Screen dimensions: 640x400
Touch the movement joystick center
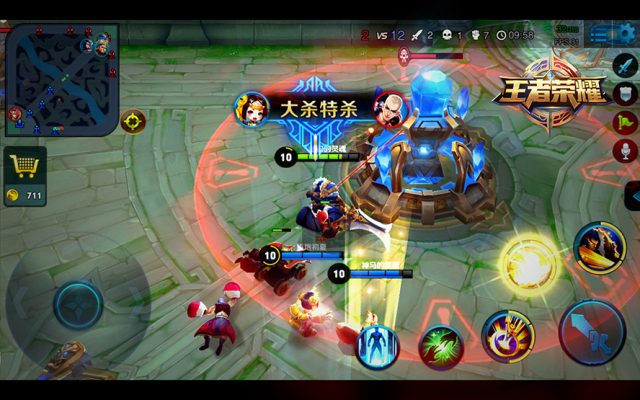77,305
